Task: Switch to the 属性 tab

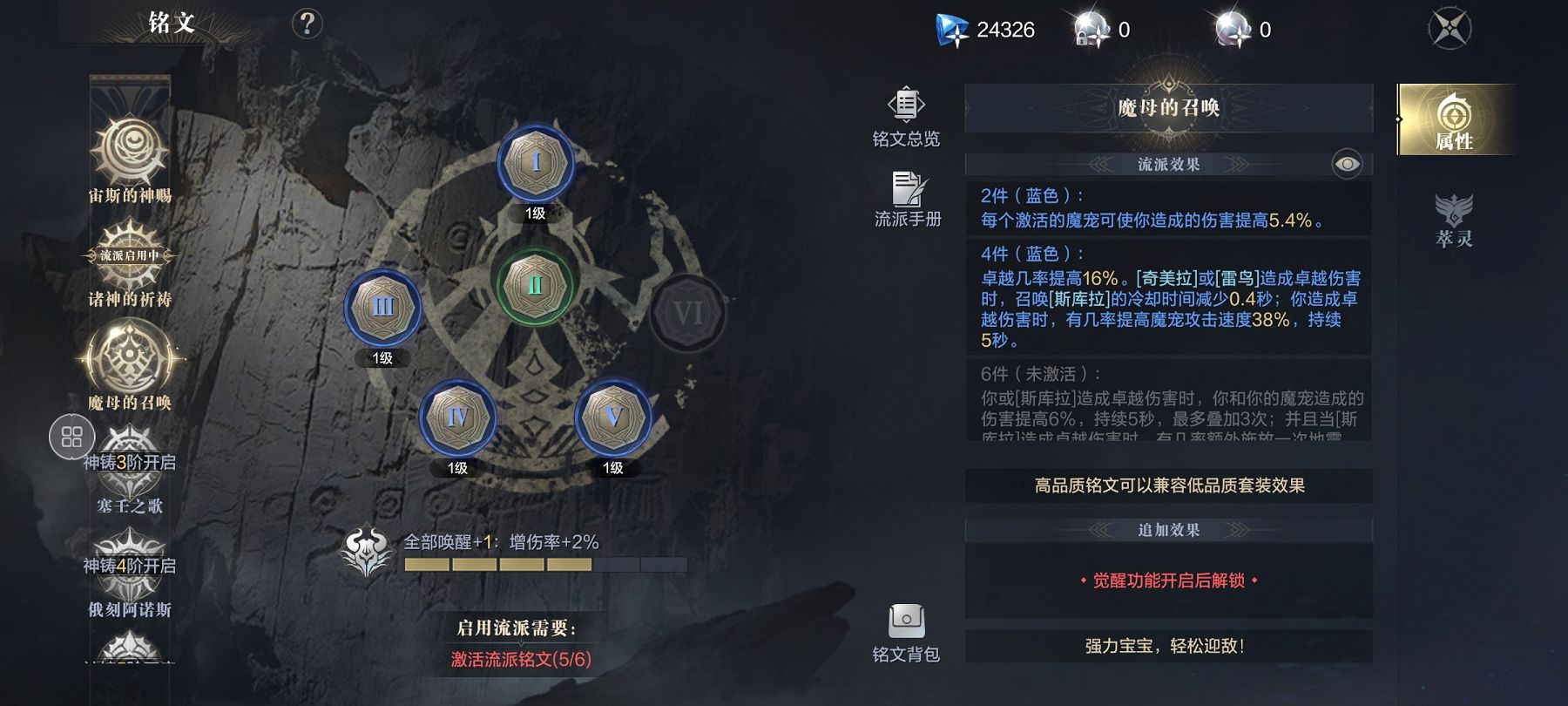Action: [x=1454, y=120]
